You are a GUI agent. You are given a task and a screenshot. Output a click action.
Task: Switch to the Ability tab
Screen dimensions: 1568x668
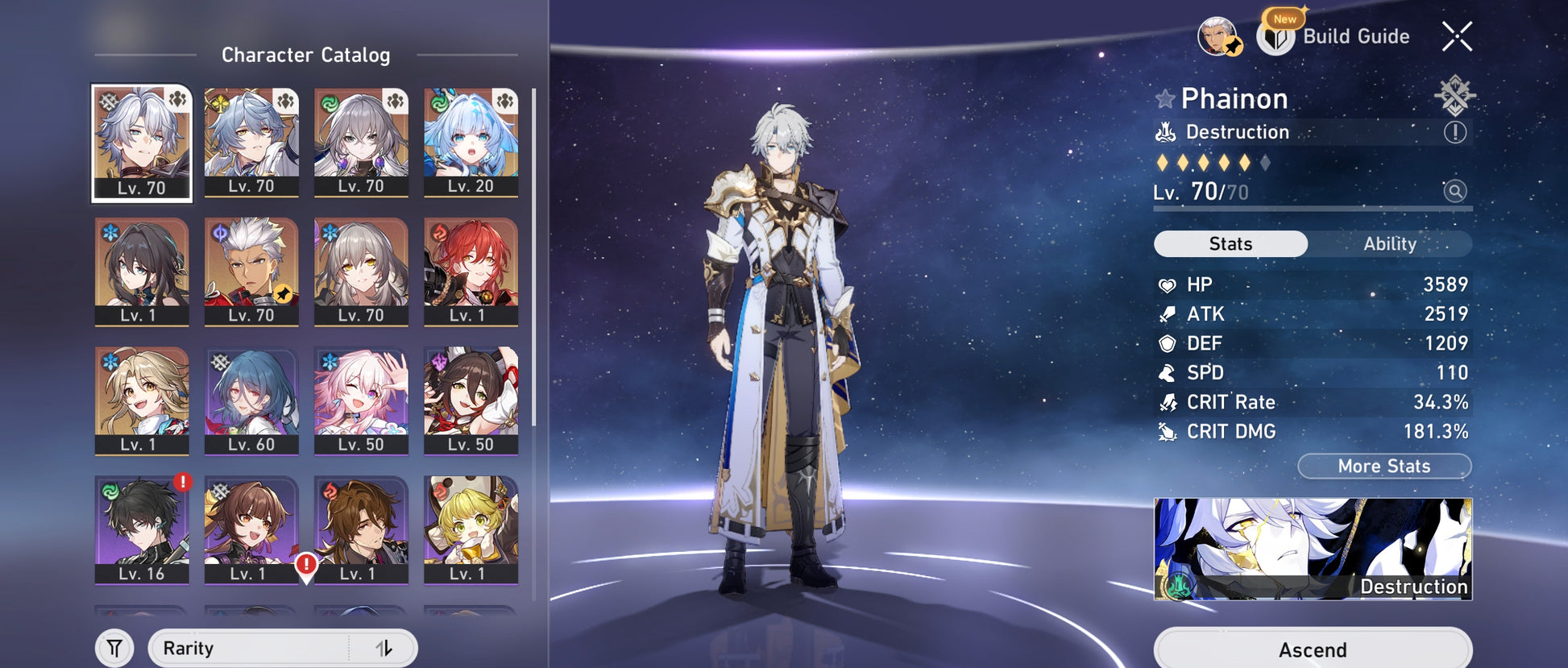click(x=1389, y=244)
